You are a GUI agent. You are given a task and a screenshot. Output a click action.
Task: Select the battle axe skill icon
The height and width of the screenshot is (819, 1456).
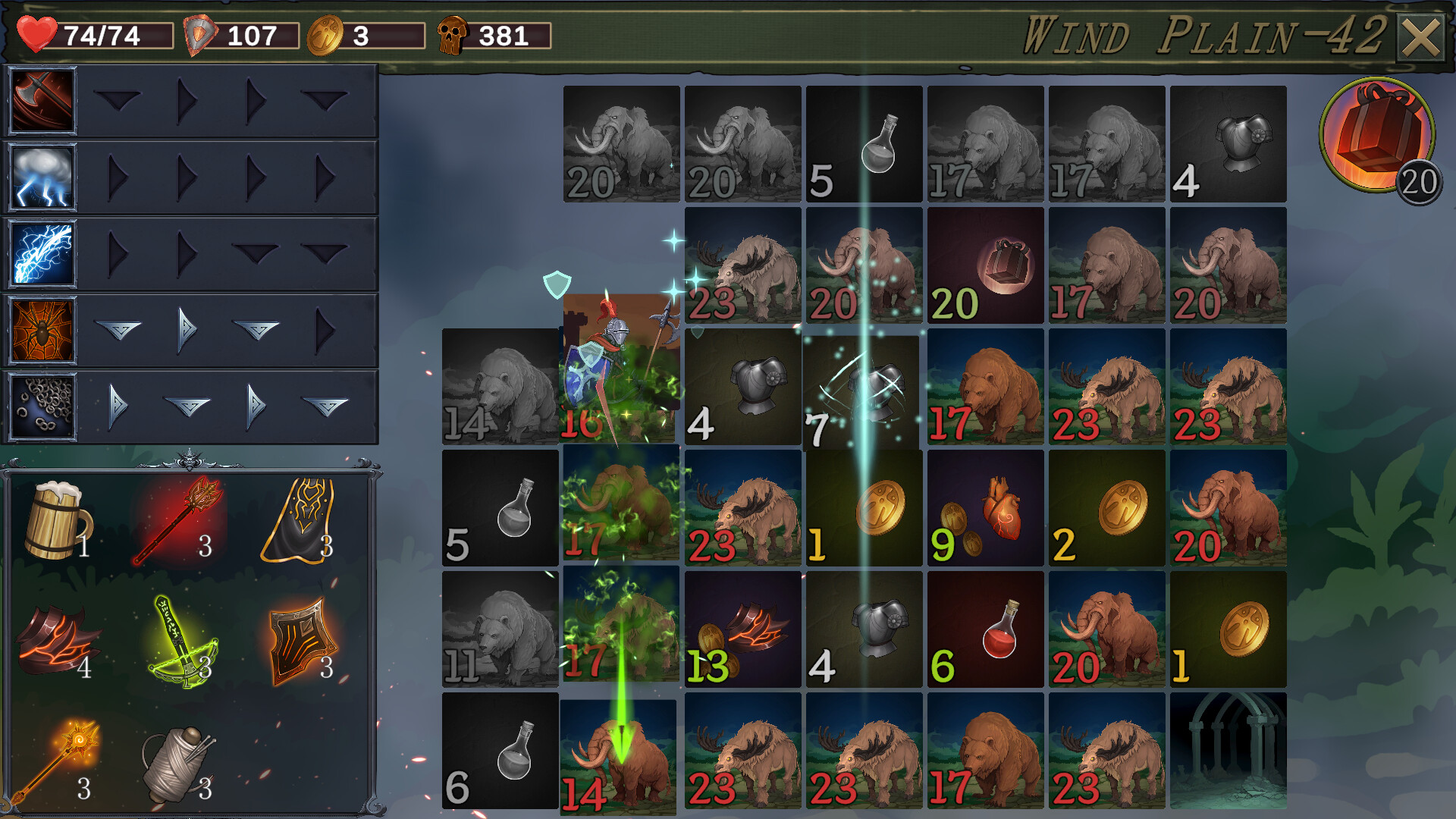click(41, 102)
